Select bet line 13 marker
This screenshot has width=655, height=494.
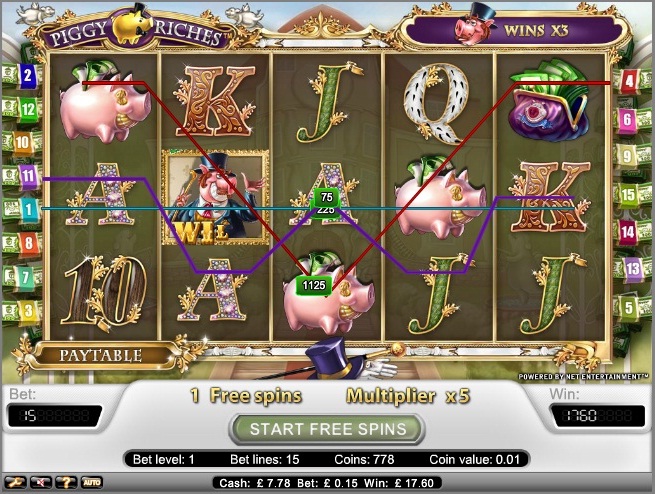click(x=632, y=268)
